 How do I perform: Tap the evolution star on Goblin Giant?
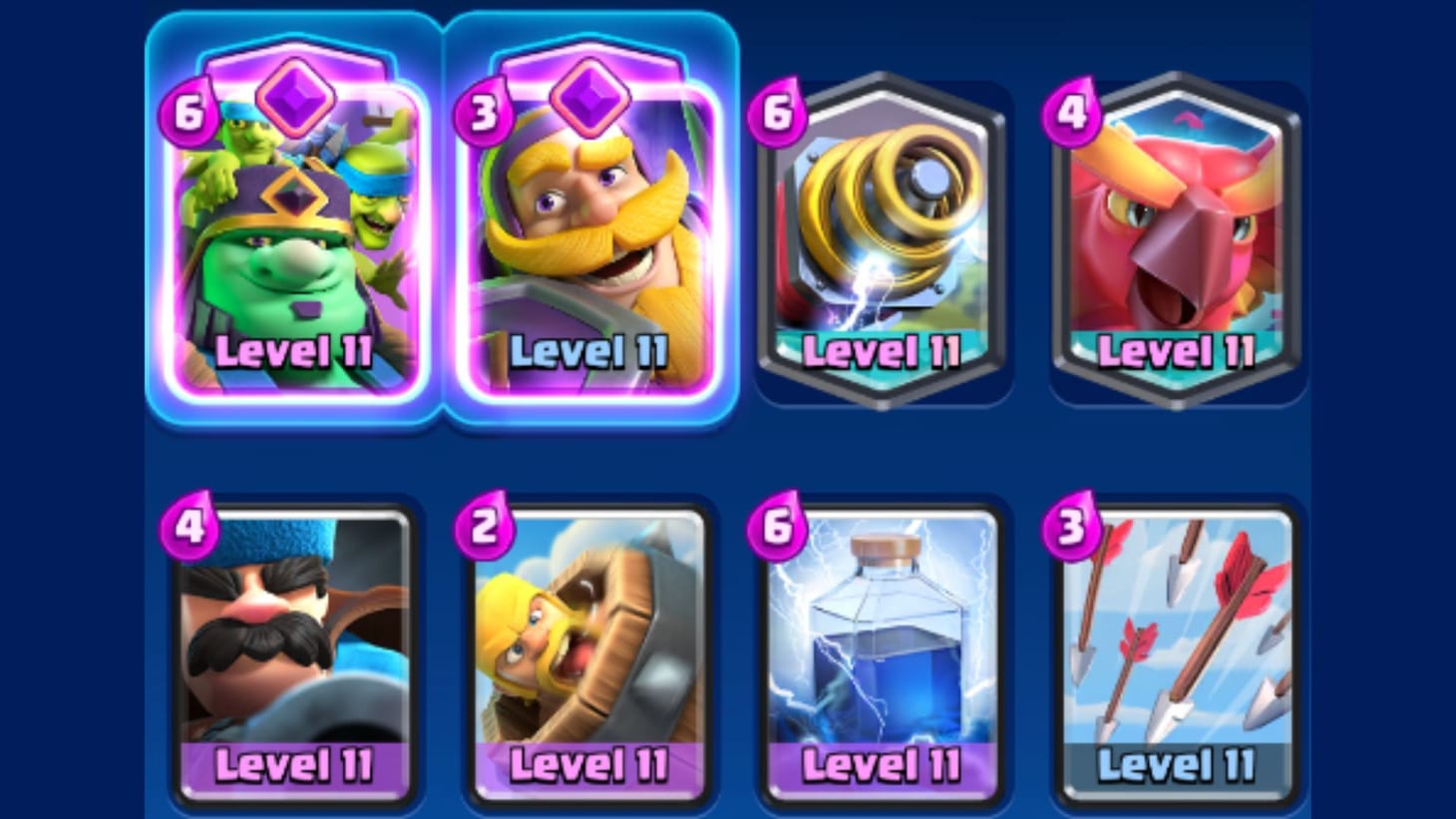click(295, 95)
